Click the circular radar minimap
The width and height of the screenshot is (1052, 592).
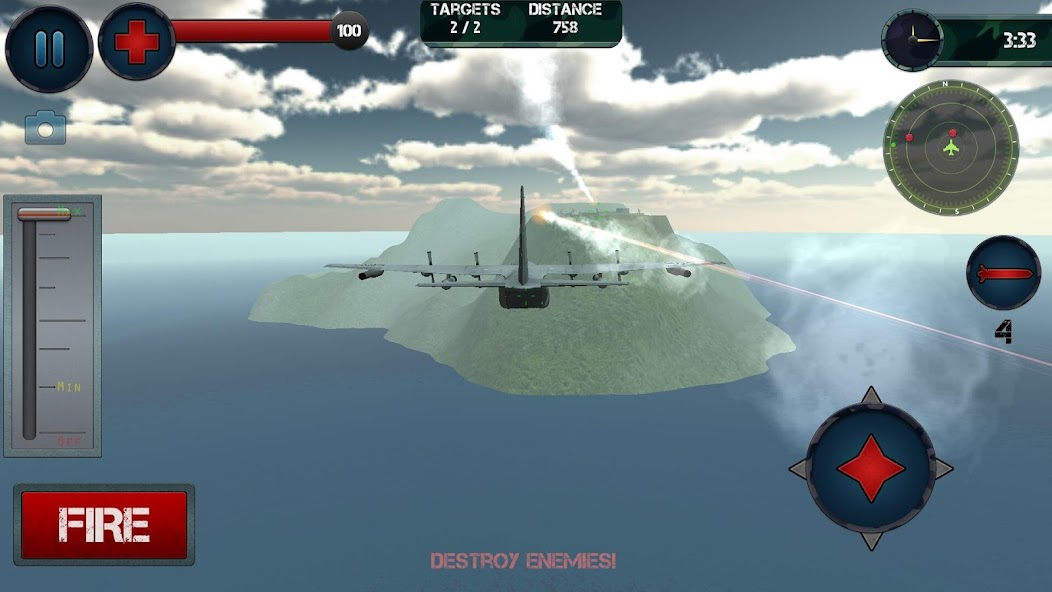pyautogui.click(x=951, y=148)
